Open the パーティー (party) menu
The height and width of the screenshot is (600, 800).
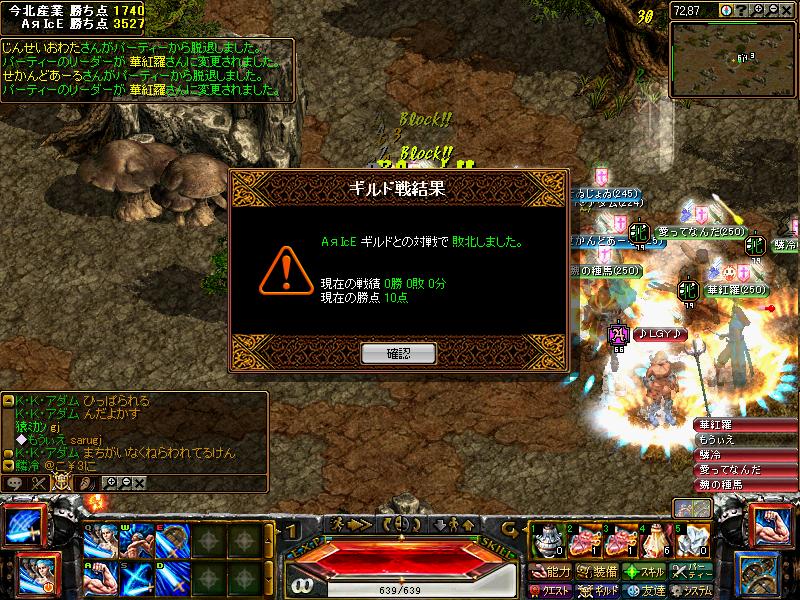click(693, 572)
